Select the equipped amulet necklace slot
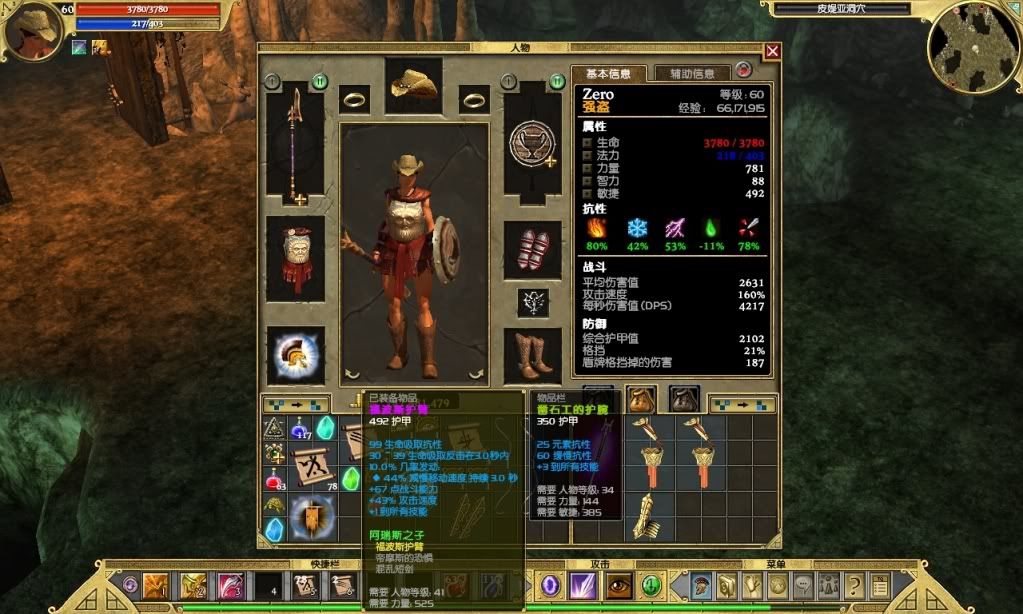Image resolution: width=1023 pixels, height=614 pixels. (x=532, y=301)
